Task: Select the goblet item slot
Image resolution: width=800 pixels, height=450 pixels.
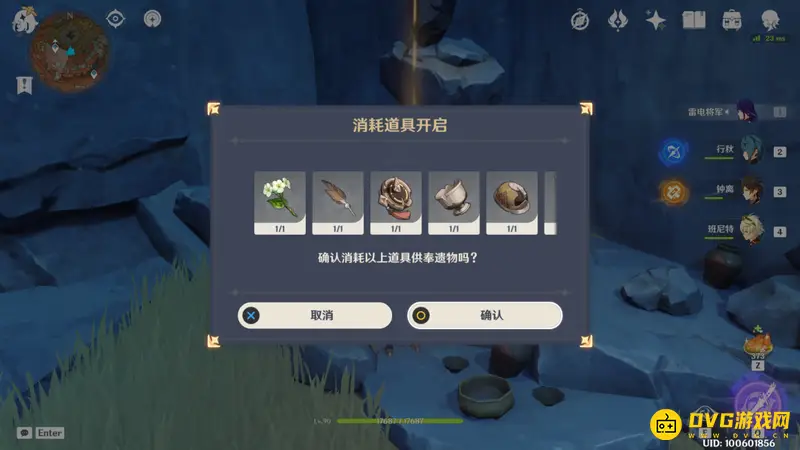Action: pos(454,202)
